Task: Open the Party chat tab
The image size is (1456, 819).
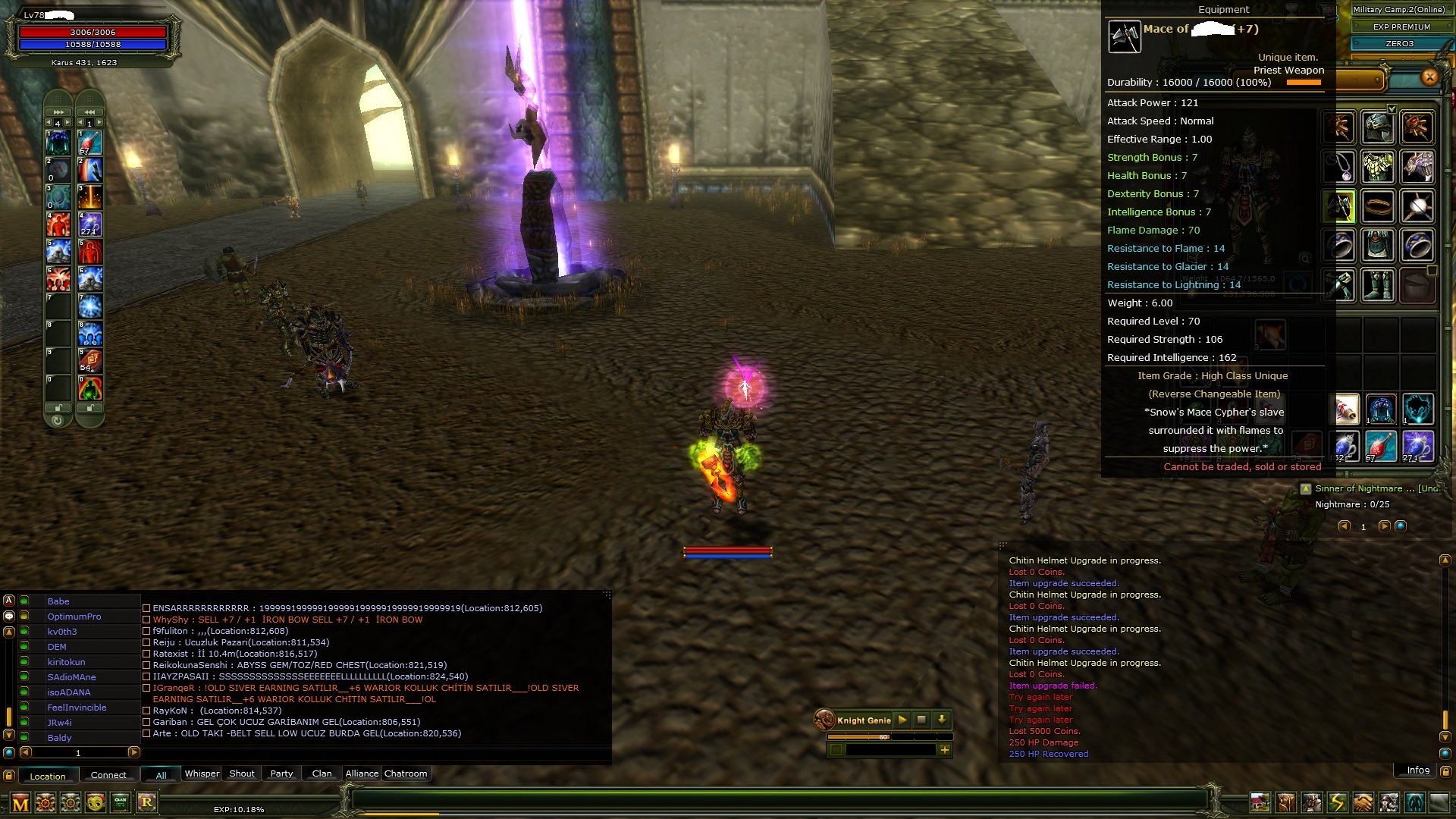Action: pyautogui.click(x=281, y=773)
